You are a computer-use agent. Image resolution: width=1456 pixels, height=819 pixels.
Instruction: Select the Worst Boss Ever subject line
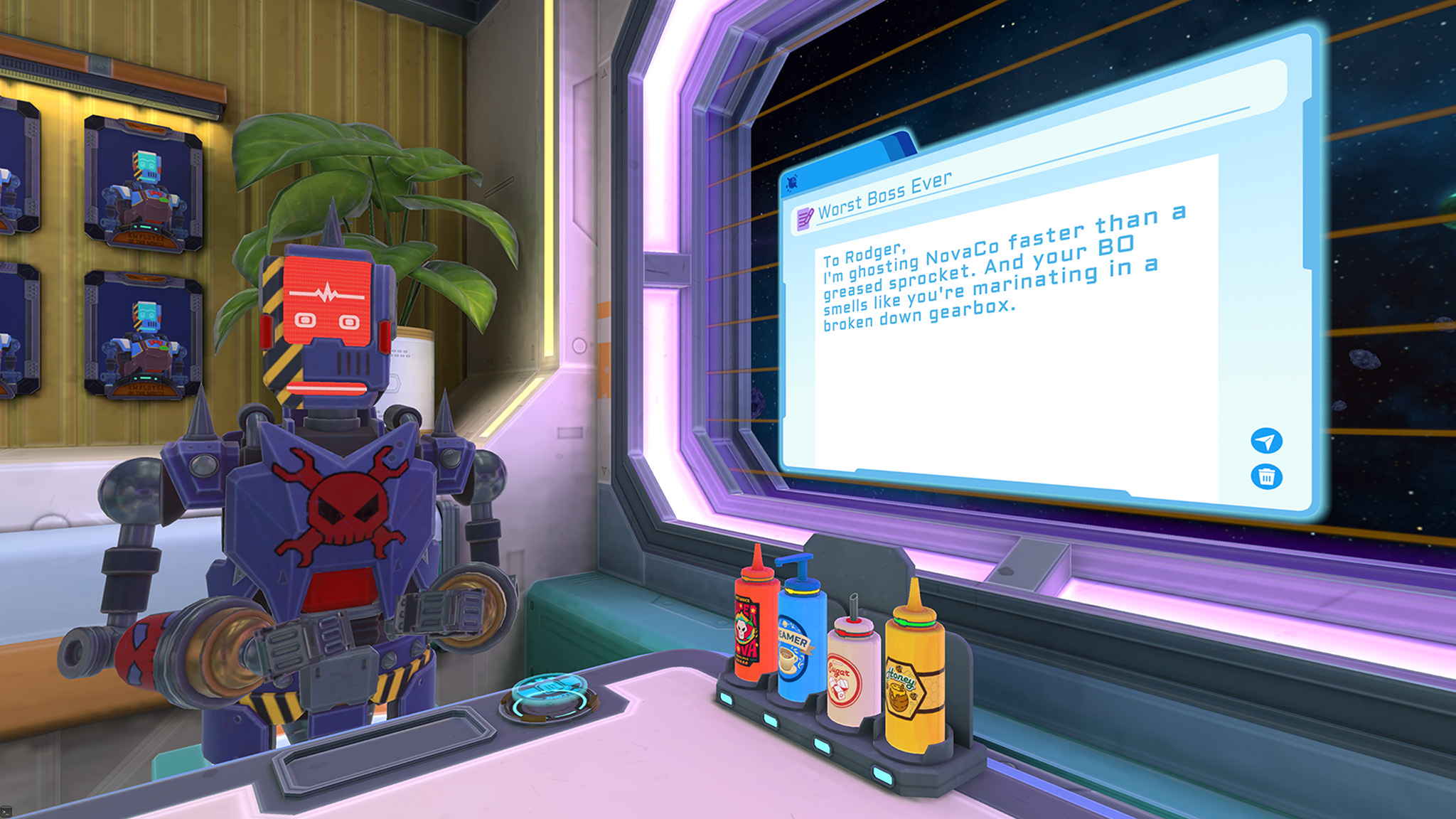pyautogui.click(x=885, y=193)
